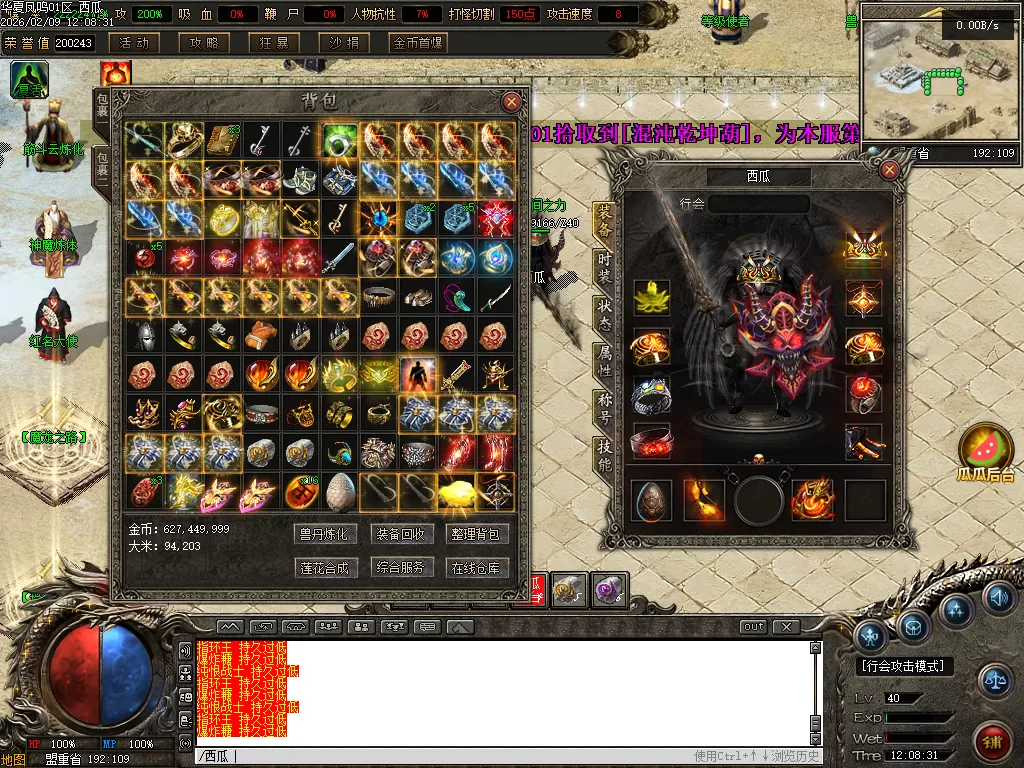Open 装备回收 equipment recycling
Screen dimensions: 1024x768
point(400,534)
